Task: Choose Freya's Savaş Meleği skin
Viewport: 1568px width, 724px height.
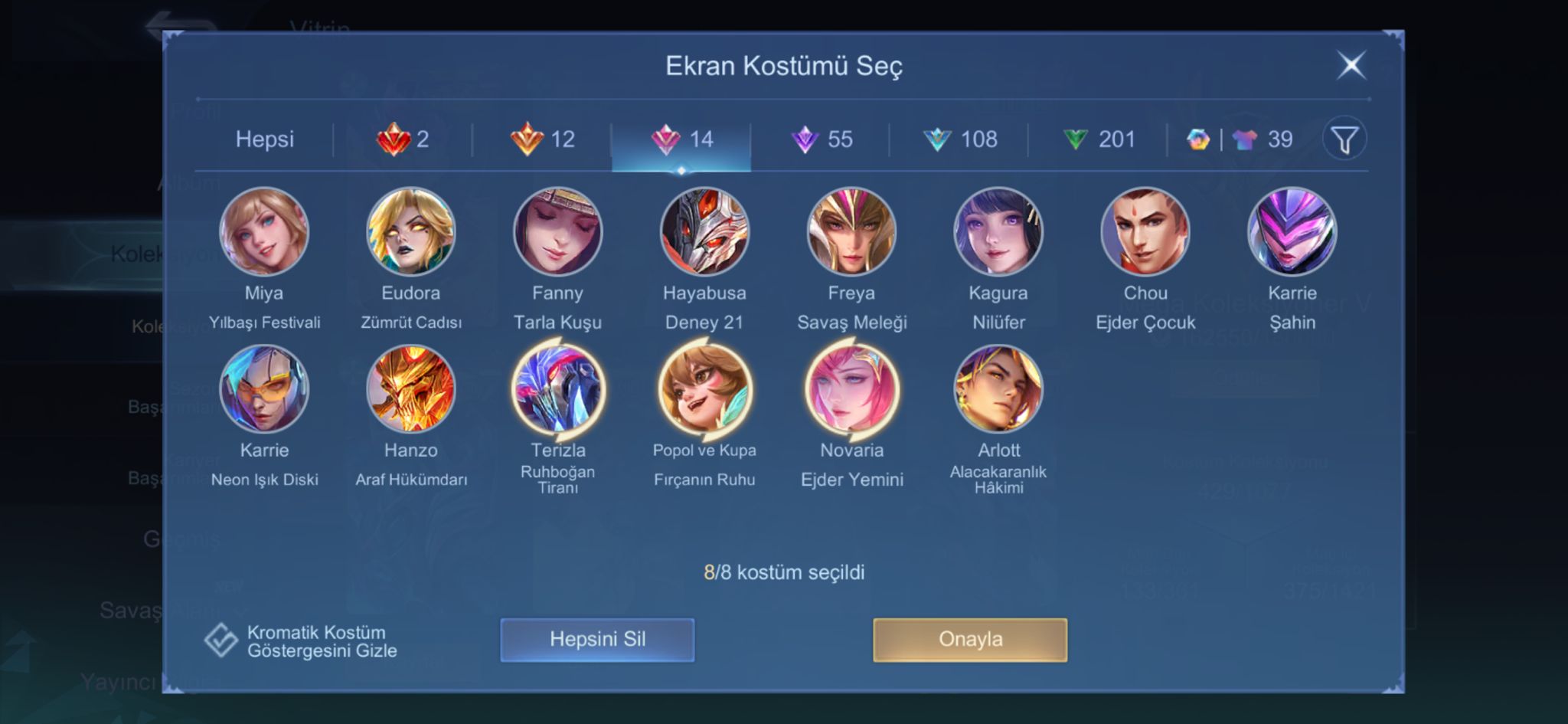Action: [851, 231]
